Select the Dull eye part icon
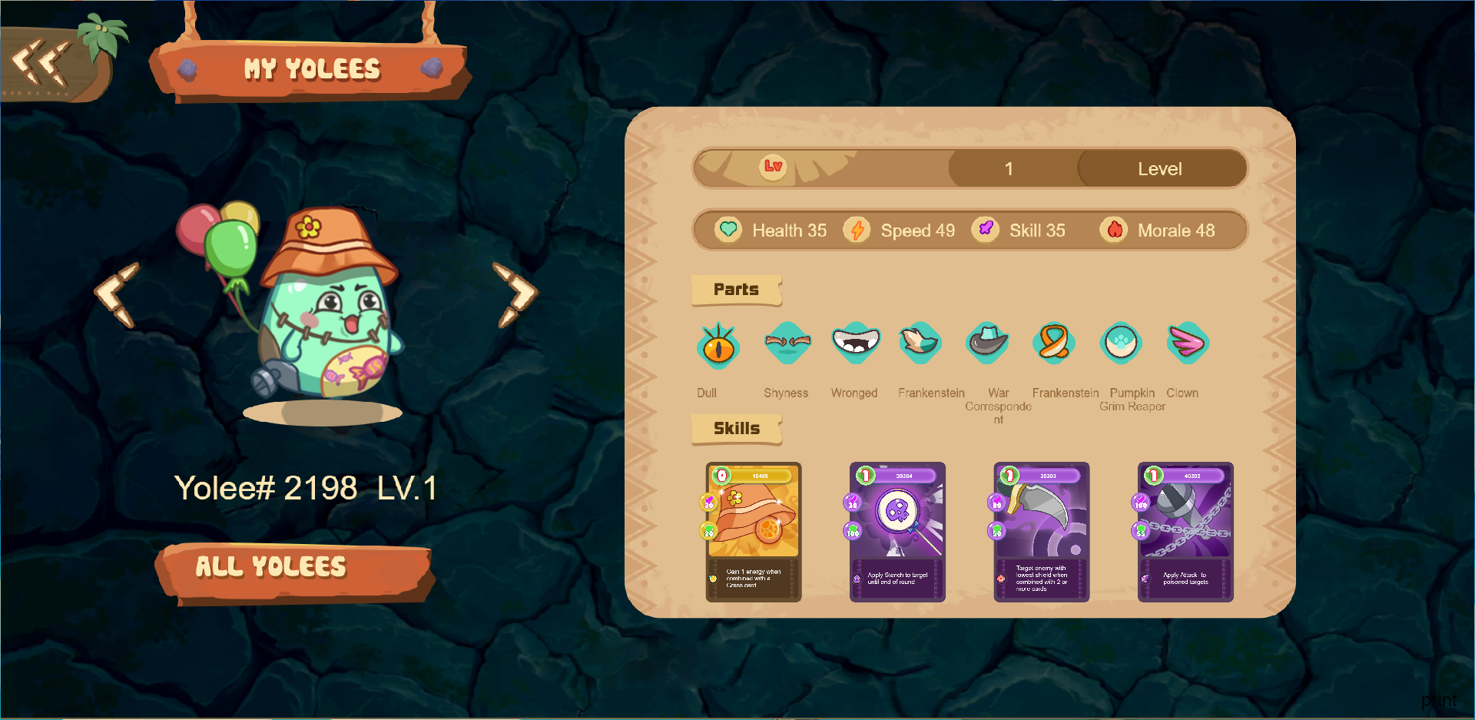The height and width of the screenshot is (720, 1475). [718, 345]
